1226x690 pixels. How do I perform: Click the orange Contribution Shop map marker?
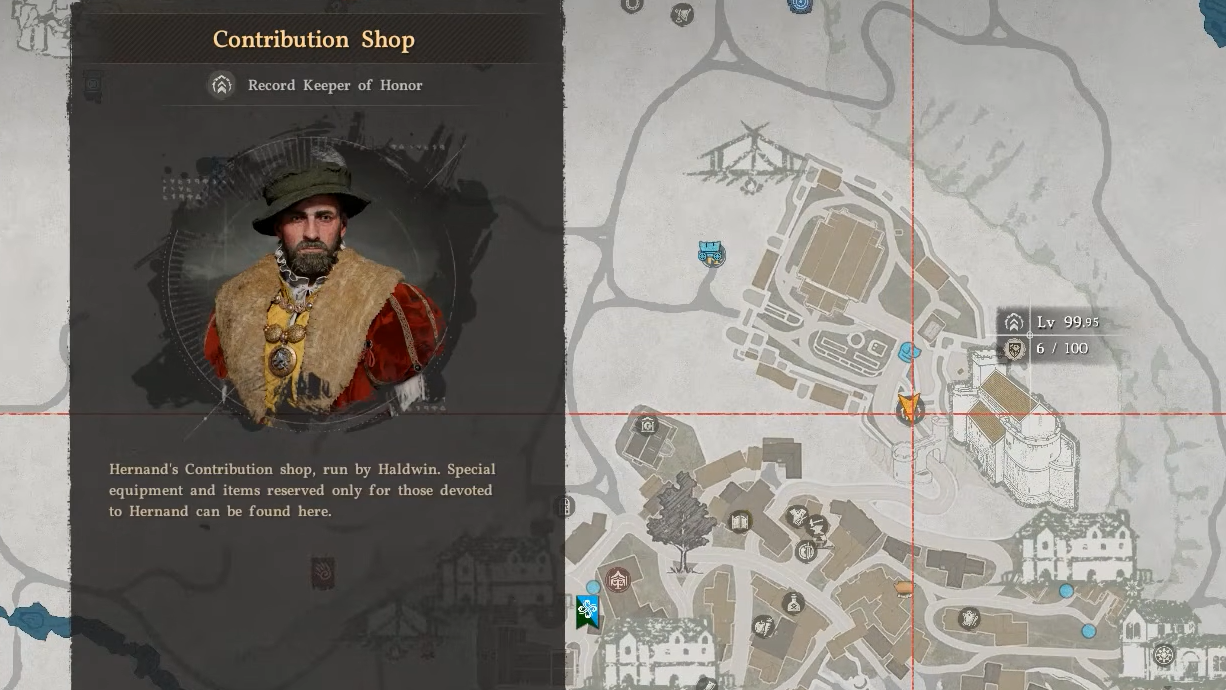pos(909,406)
